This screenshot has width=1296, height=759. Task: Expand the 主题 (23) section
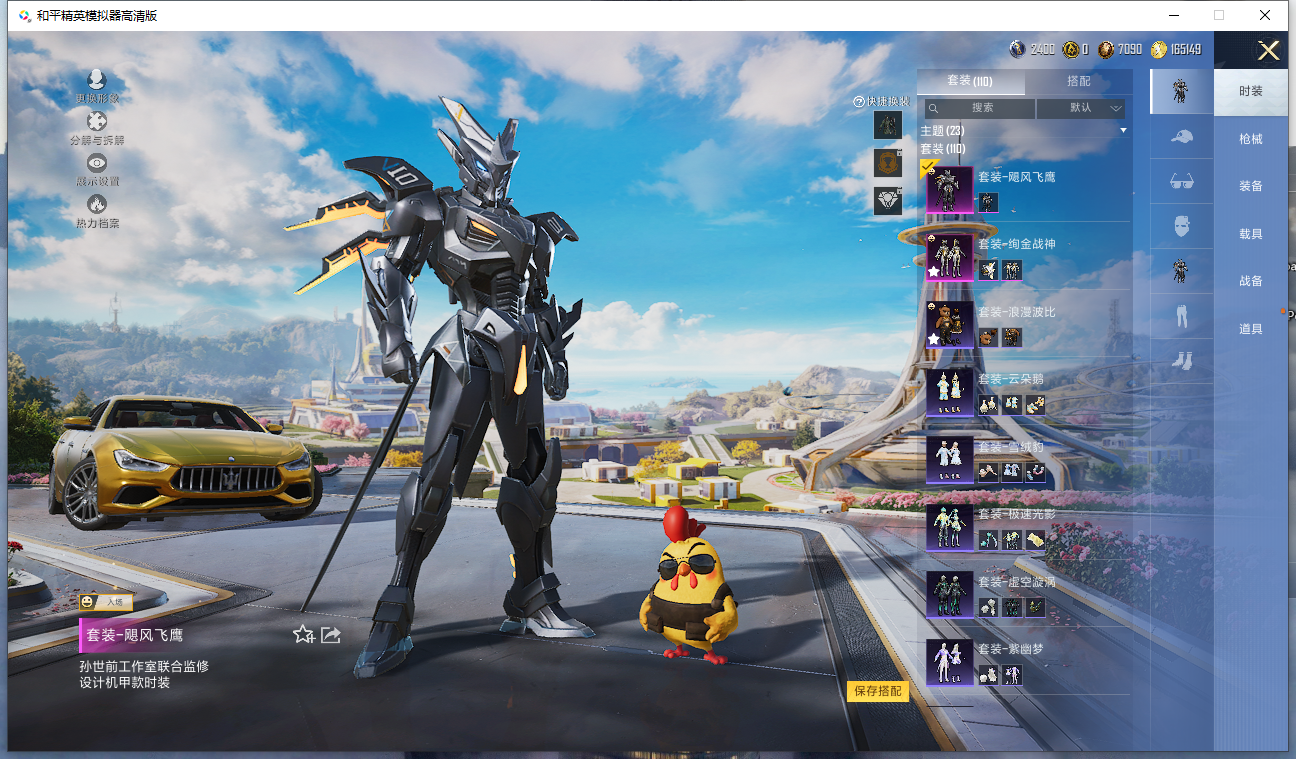(x=1025, y=131)
